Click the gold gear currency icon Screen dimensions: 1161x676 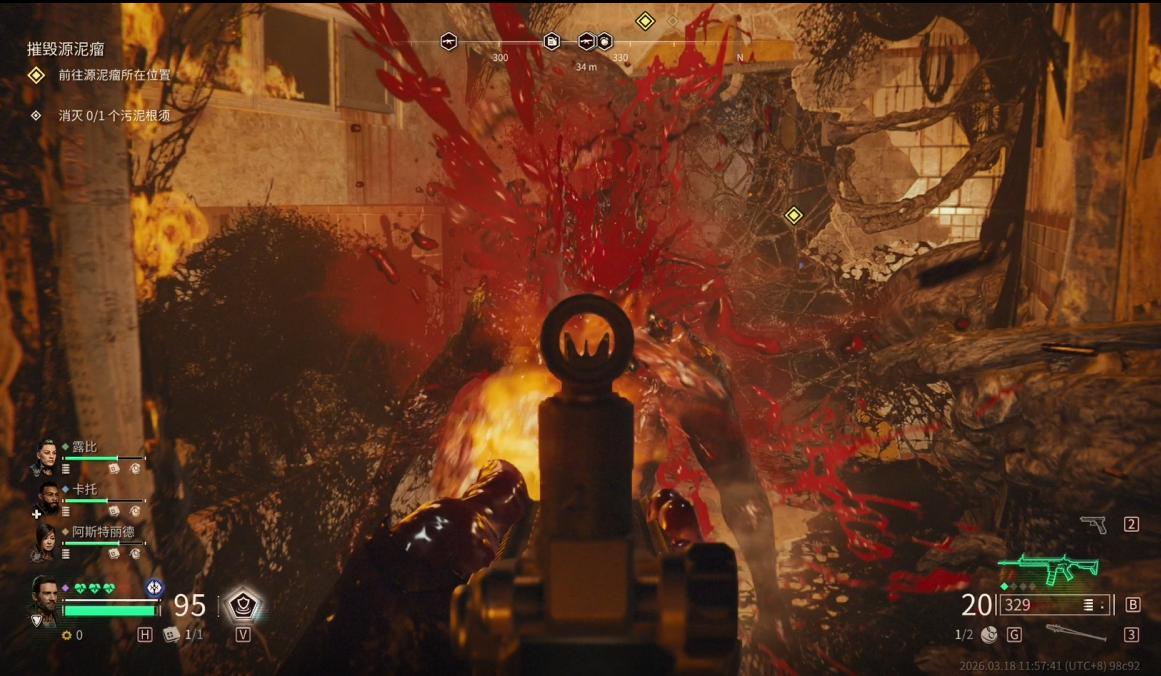[67, 635]
